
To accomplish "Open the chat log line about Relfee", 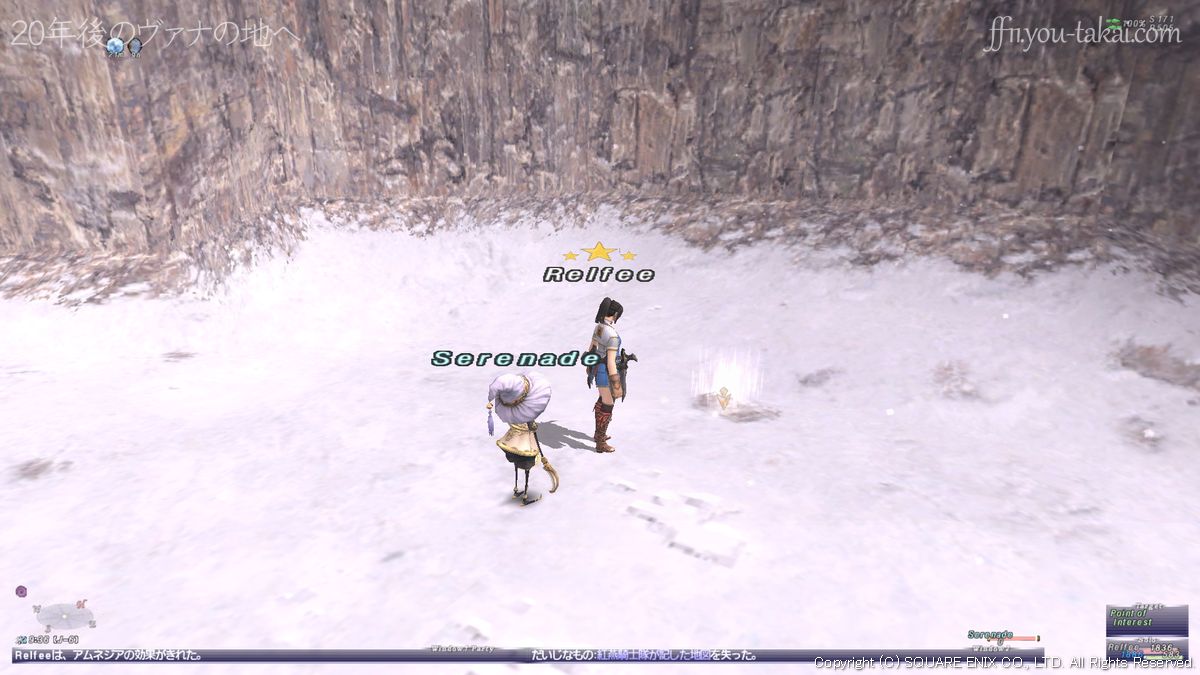I will [x=108, y=656].
